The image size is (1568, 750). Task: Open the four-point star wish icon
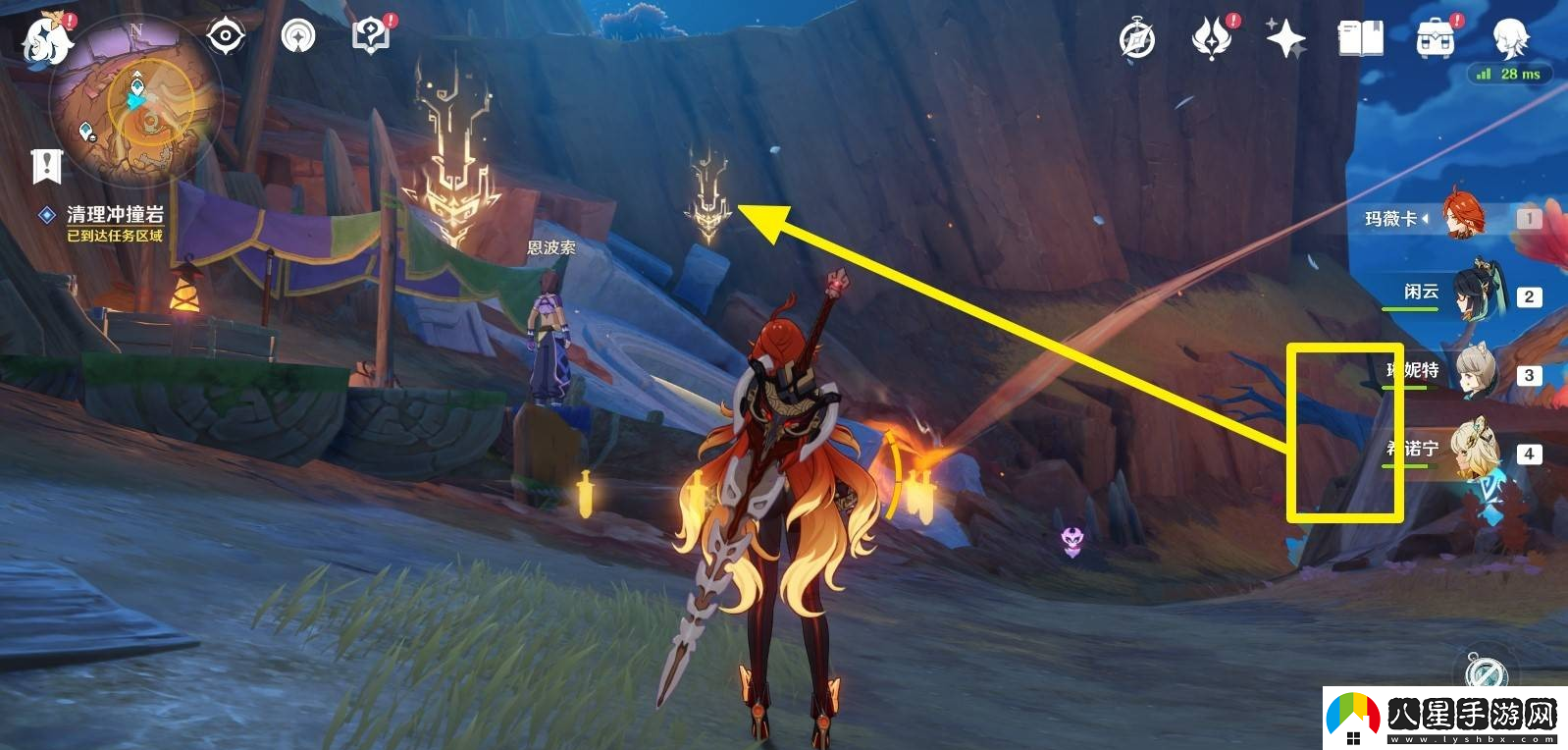click(1285, 39)
